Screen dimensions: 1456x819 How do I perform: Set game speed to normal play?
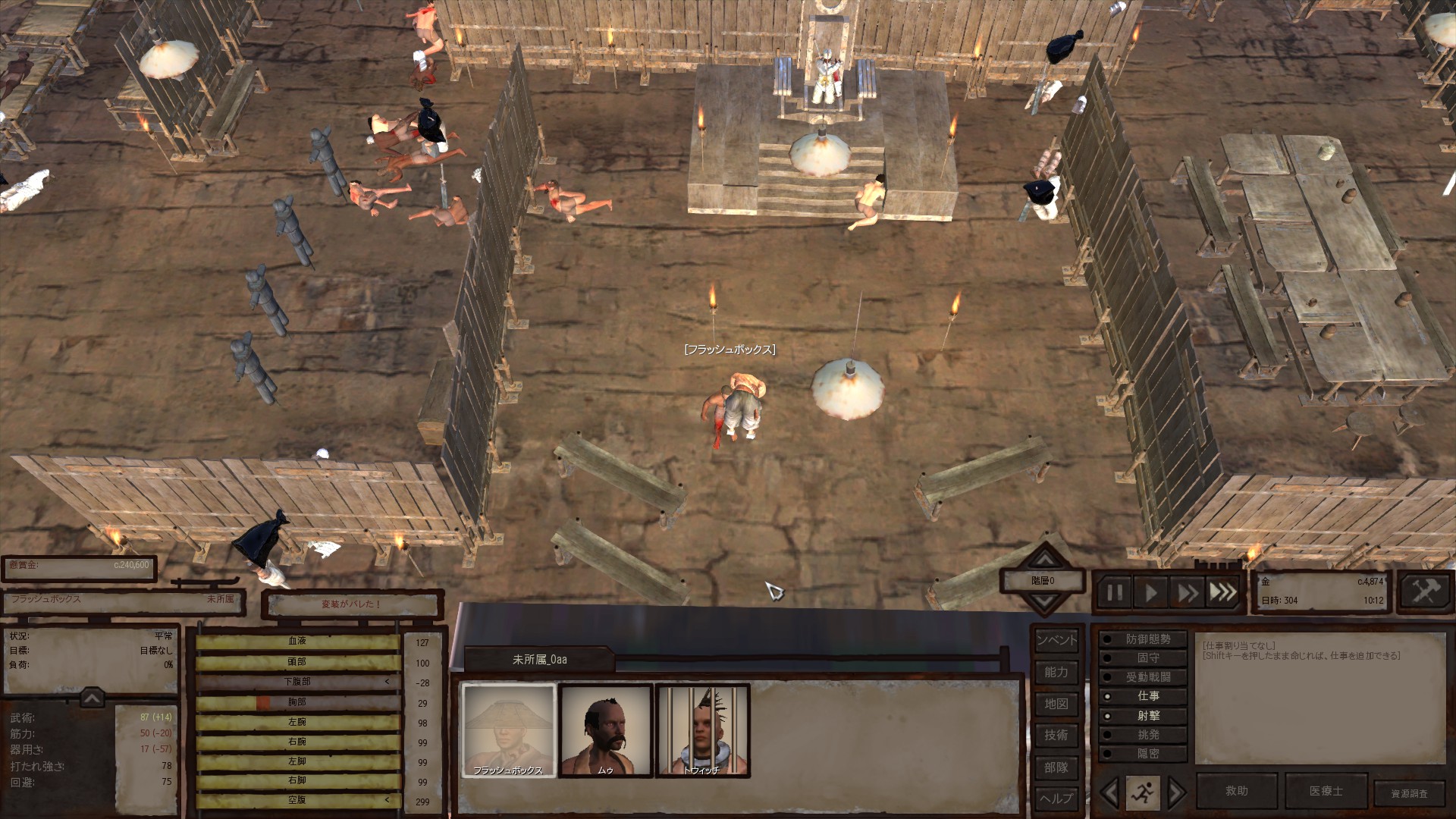[x=1150, y=592]
